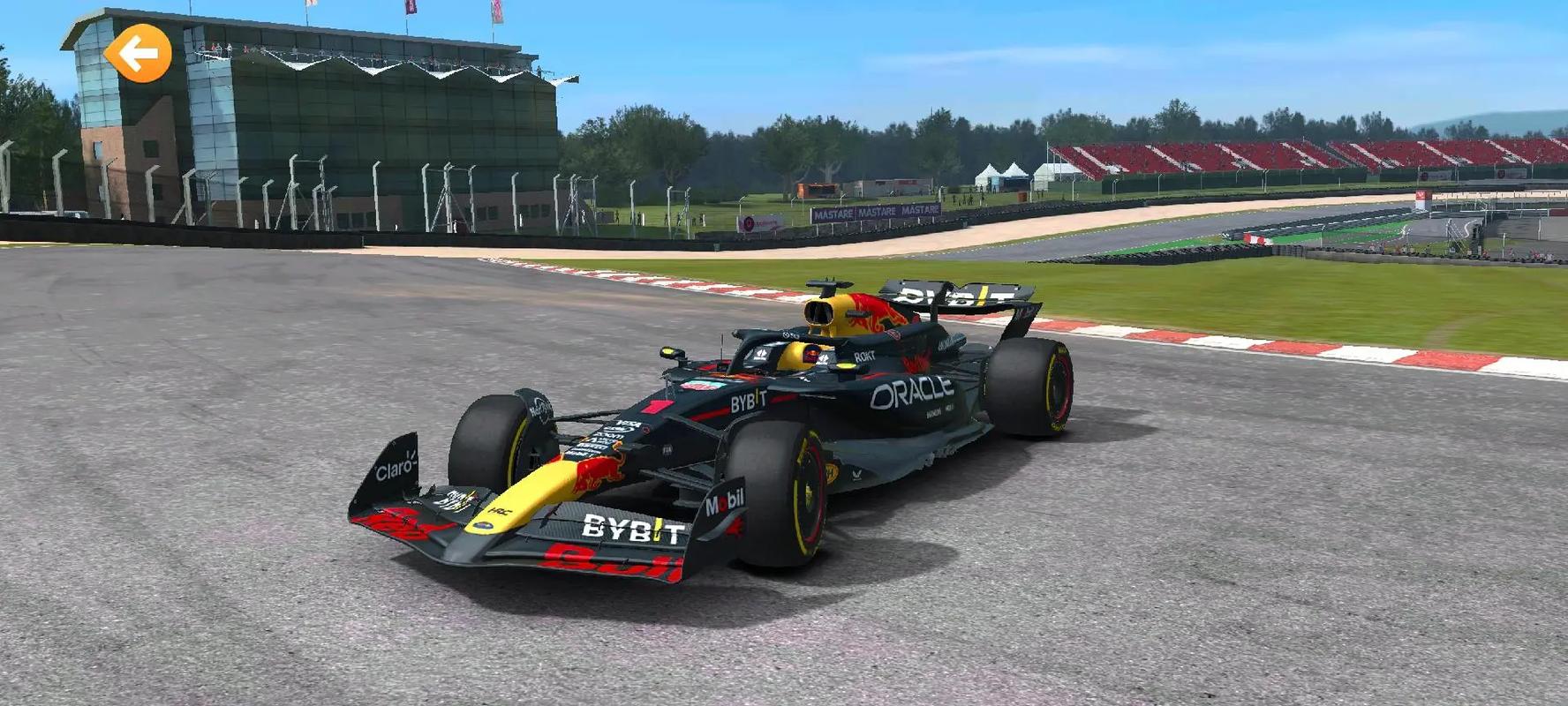The image size is (1568, 706).
Task: Go back using the orange arrow button
Action: point(138,54)
